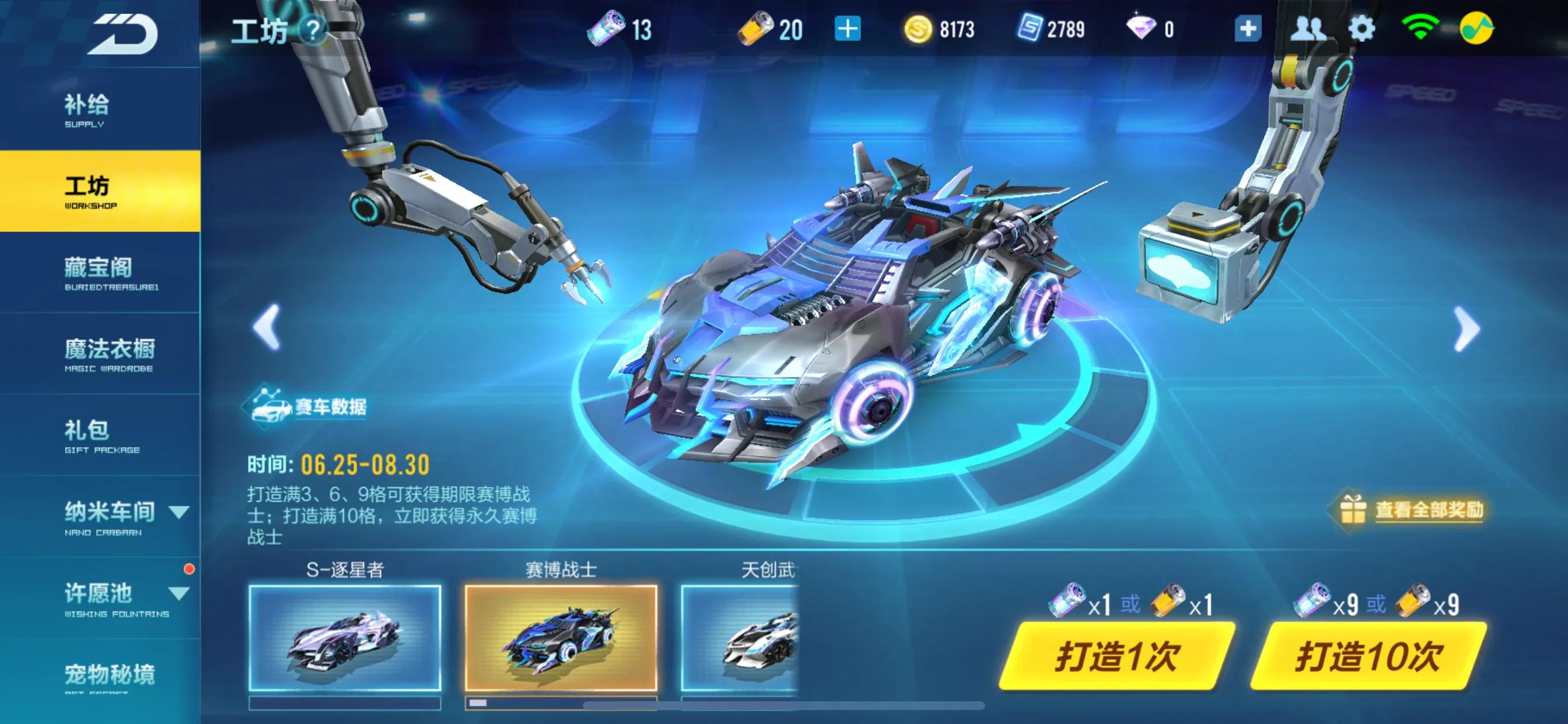
Task: Open the 工坊 help question mark
Action: click(x=311, y=29)
